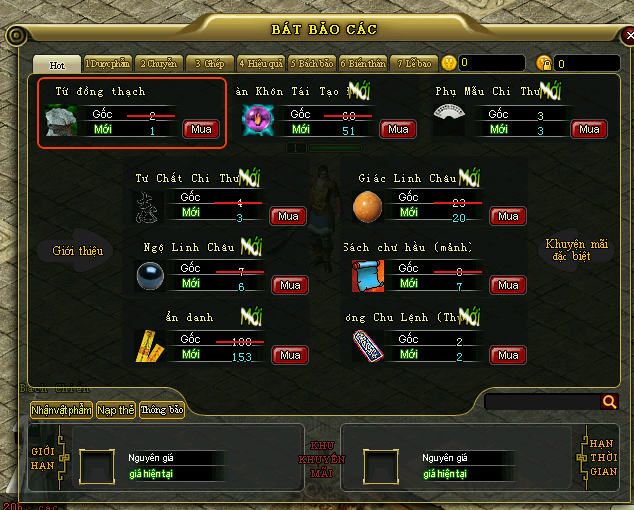Open the Thông bảo button
The image size is (634, 510).
click(x=162, y=410)
